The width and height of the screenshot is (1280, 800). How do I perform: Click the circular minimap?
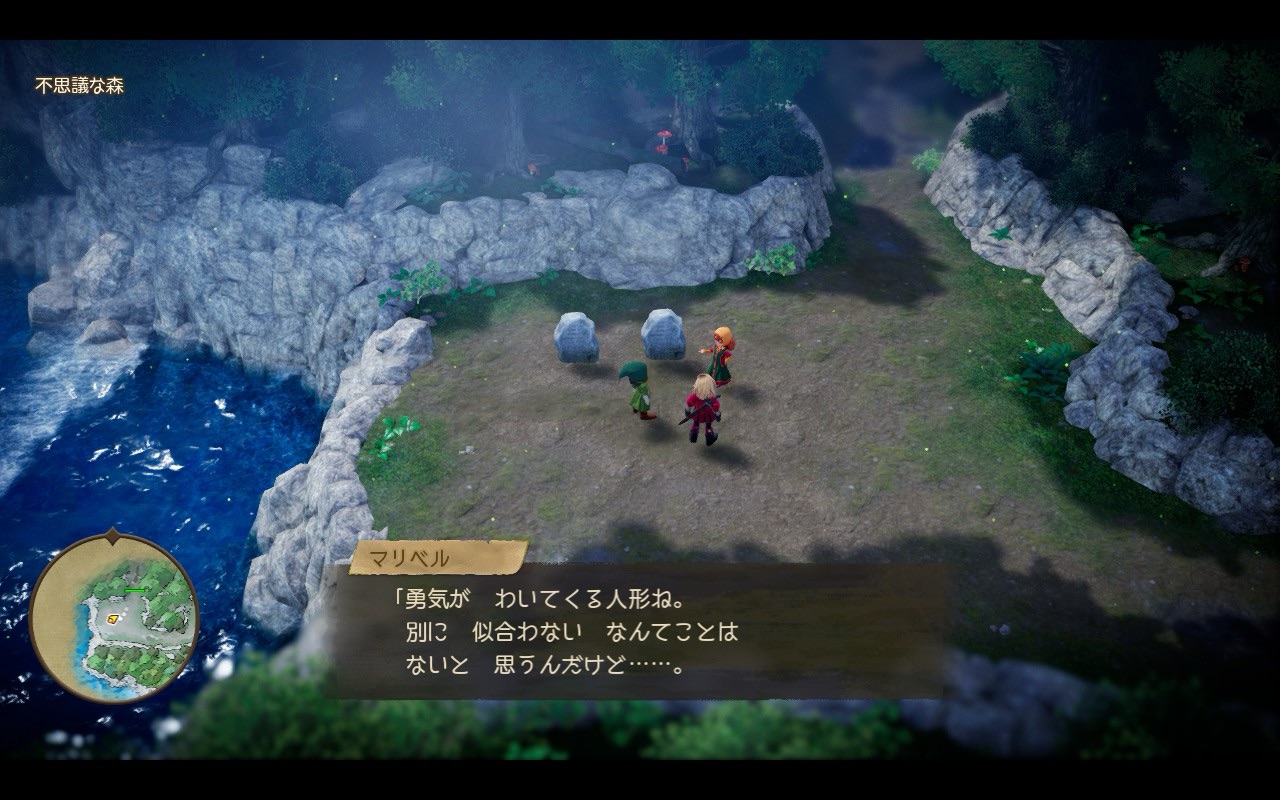pyautogui.click(x=114, y=617)
